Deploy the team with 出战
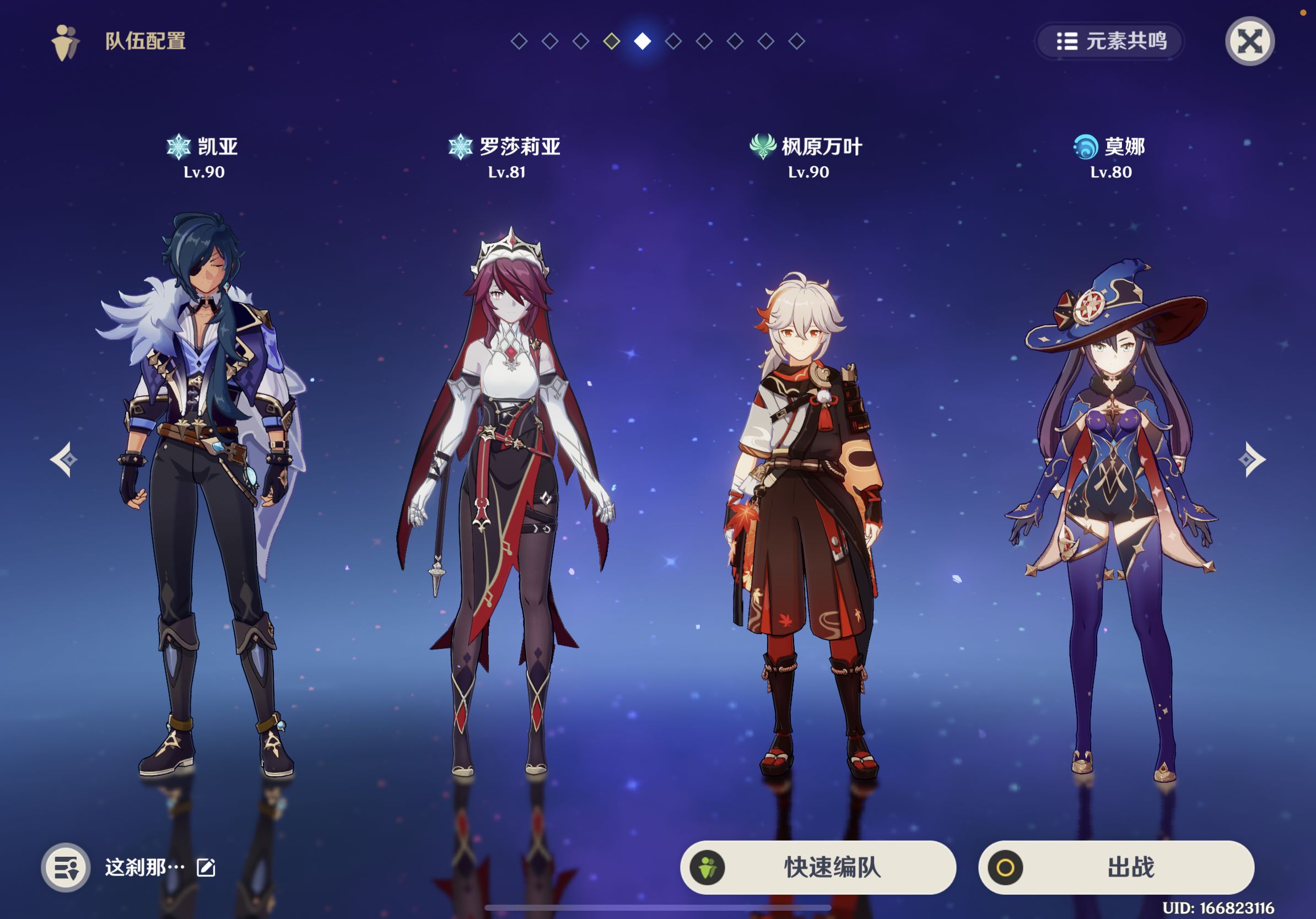This screenshot has height=919, width=1316. (1116, 867)
